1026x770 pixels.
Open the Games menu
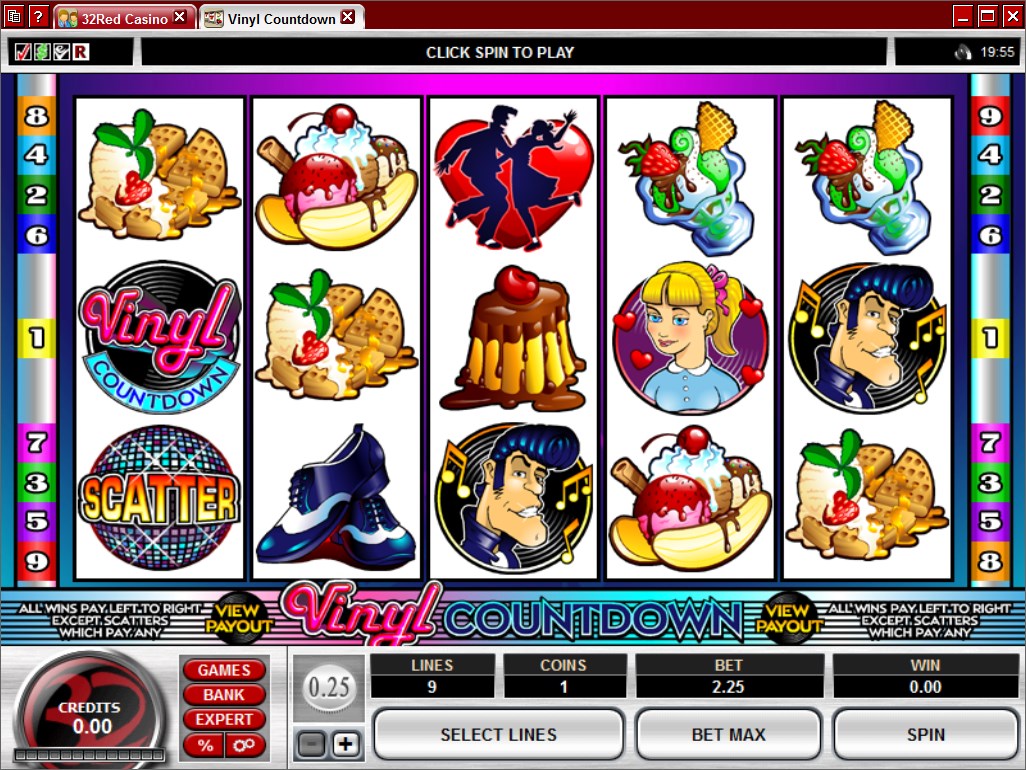tap(223, 670)
